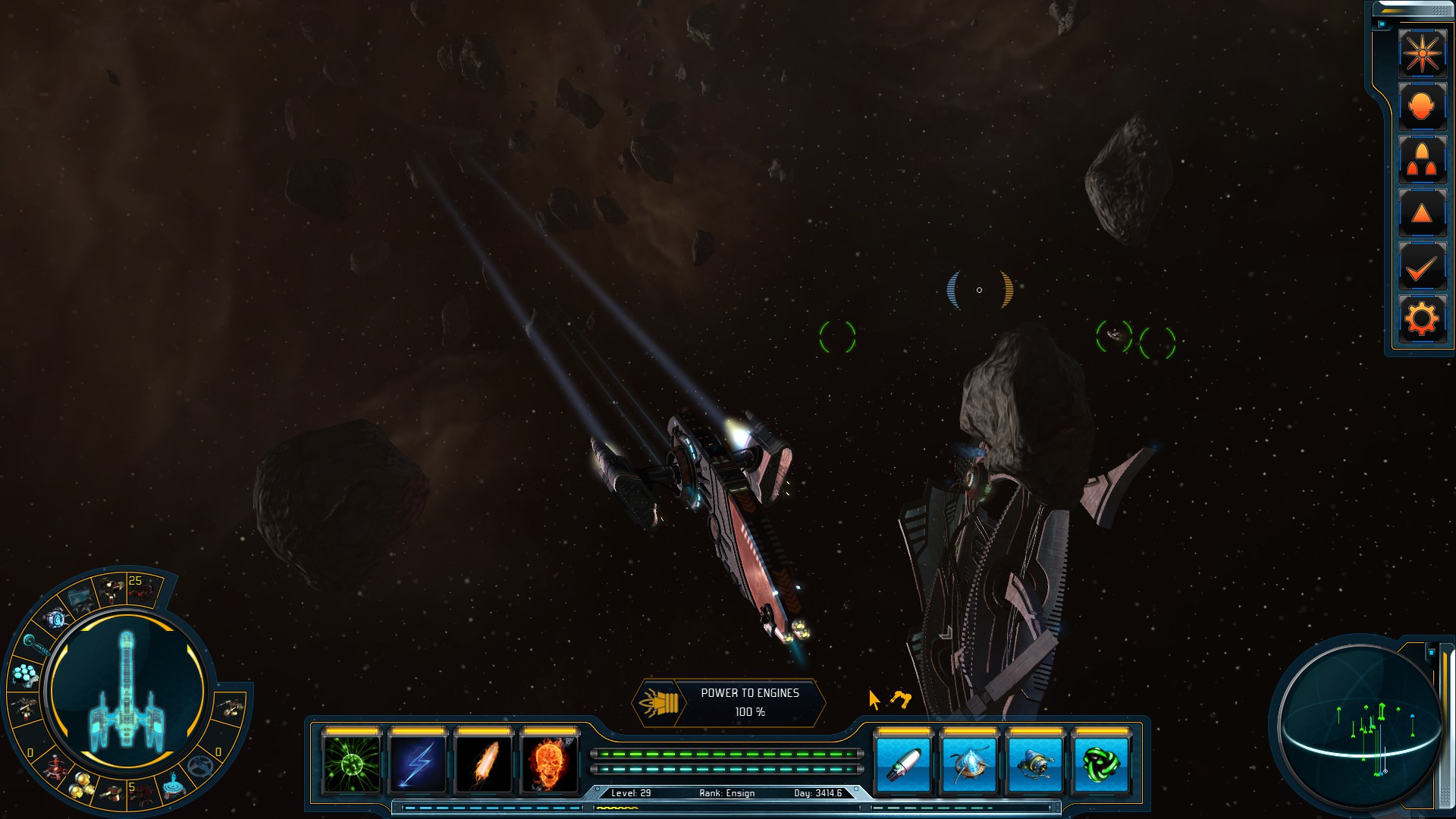Open the captain head profile menu
1456x819 pixels.
(x=1422, y=106)
